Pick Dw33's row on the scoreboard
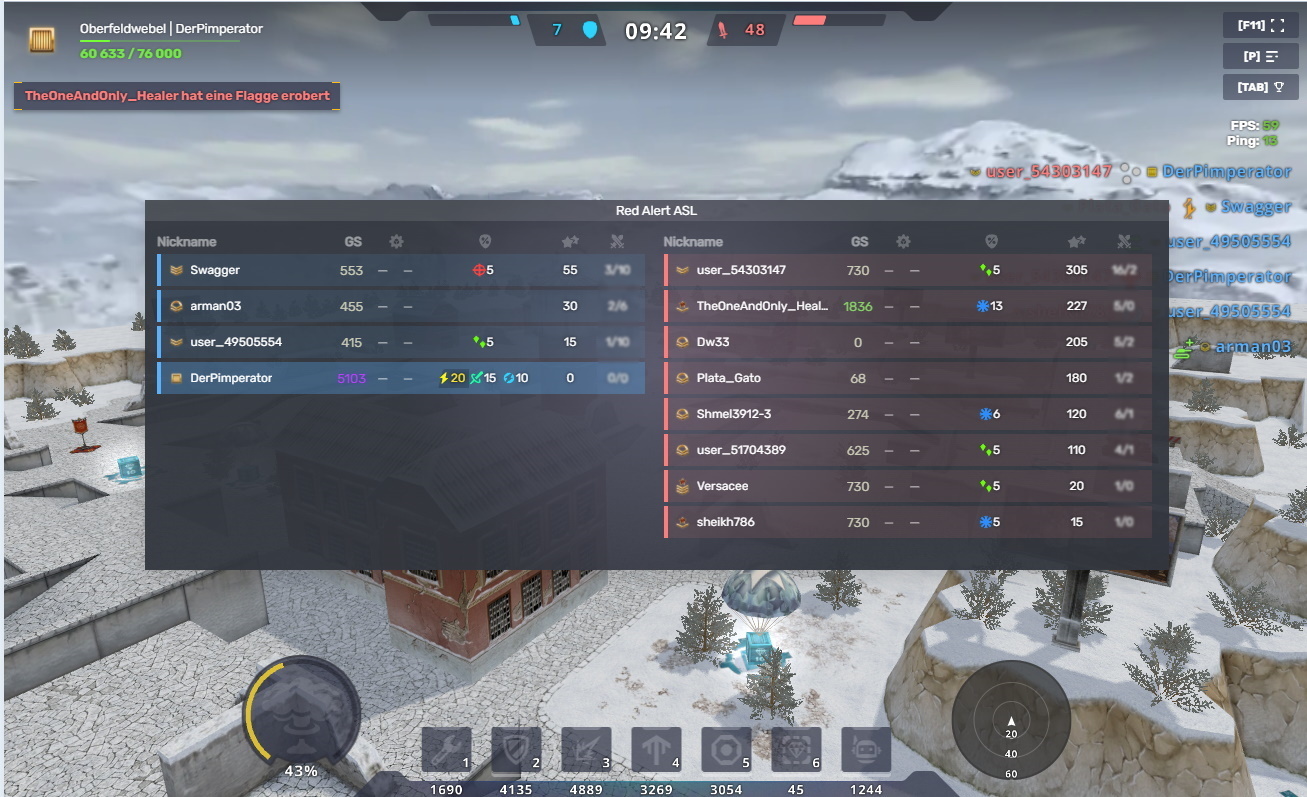1307x797 pixels. pos(907,342)
